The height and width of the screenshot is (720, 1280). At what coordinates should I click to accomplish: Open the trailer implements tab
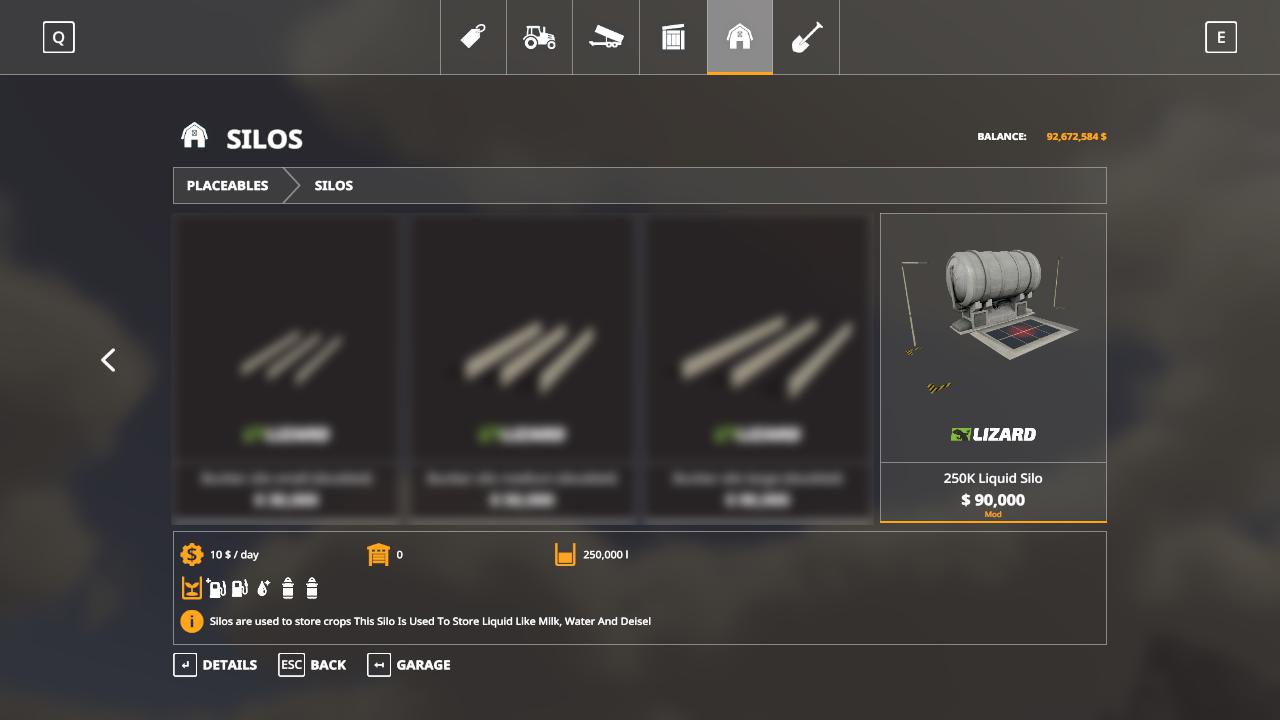(606, 37)
